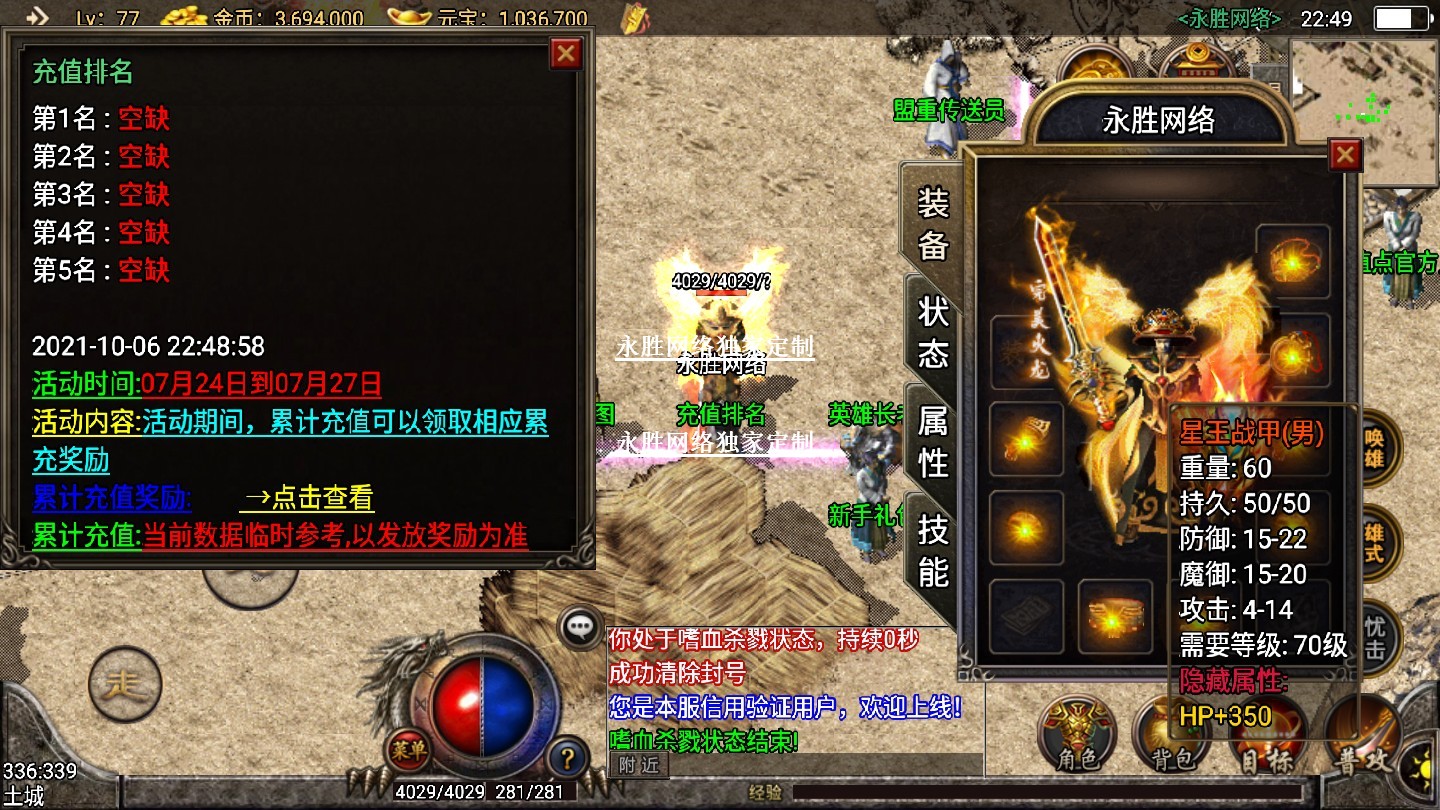Open the →点击查看 reward link
Screen dimensions: 1440x810
307,498
